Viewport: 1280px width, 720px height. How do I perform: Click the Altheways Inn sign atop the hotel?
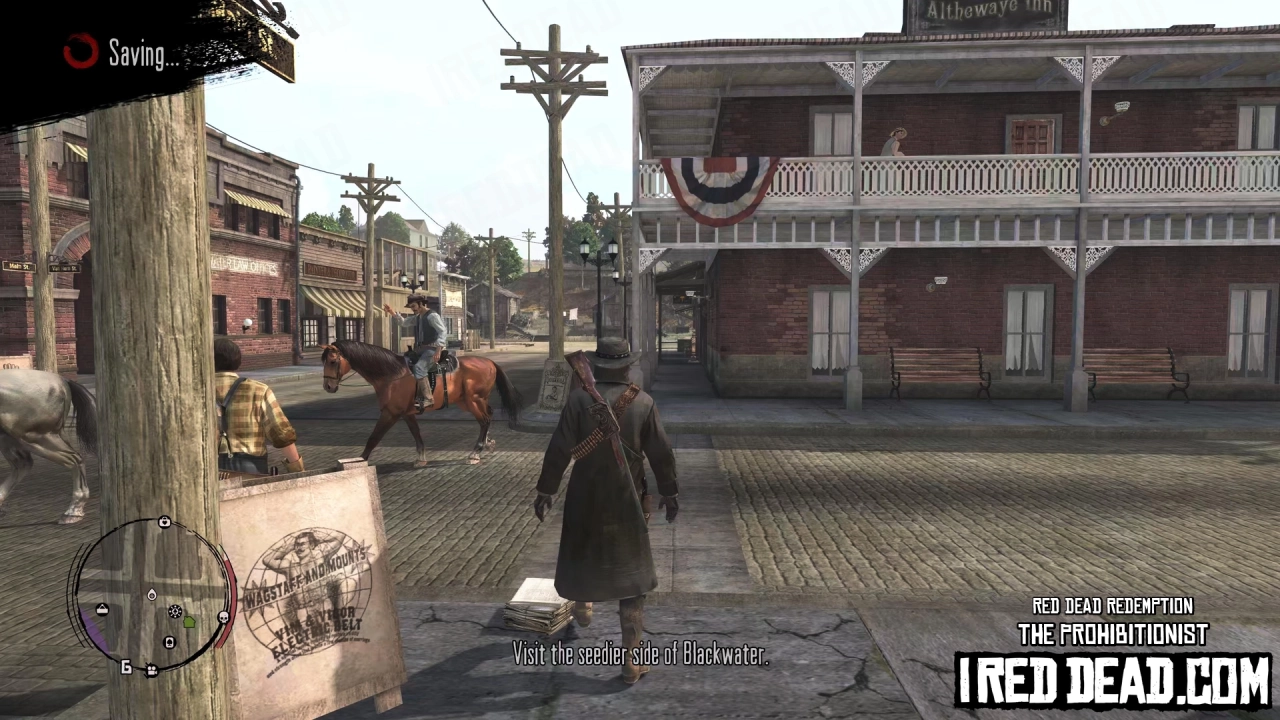987,12
